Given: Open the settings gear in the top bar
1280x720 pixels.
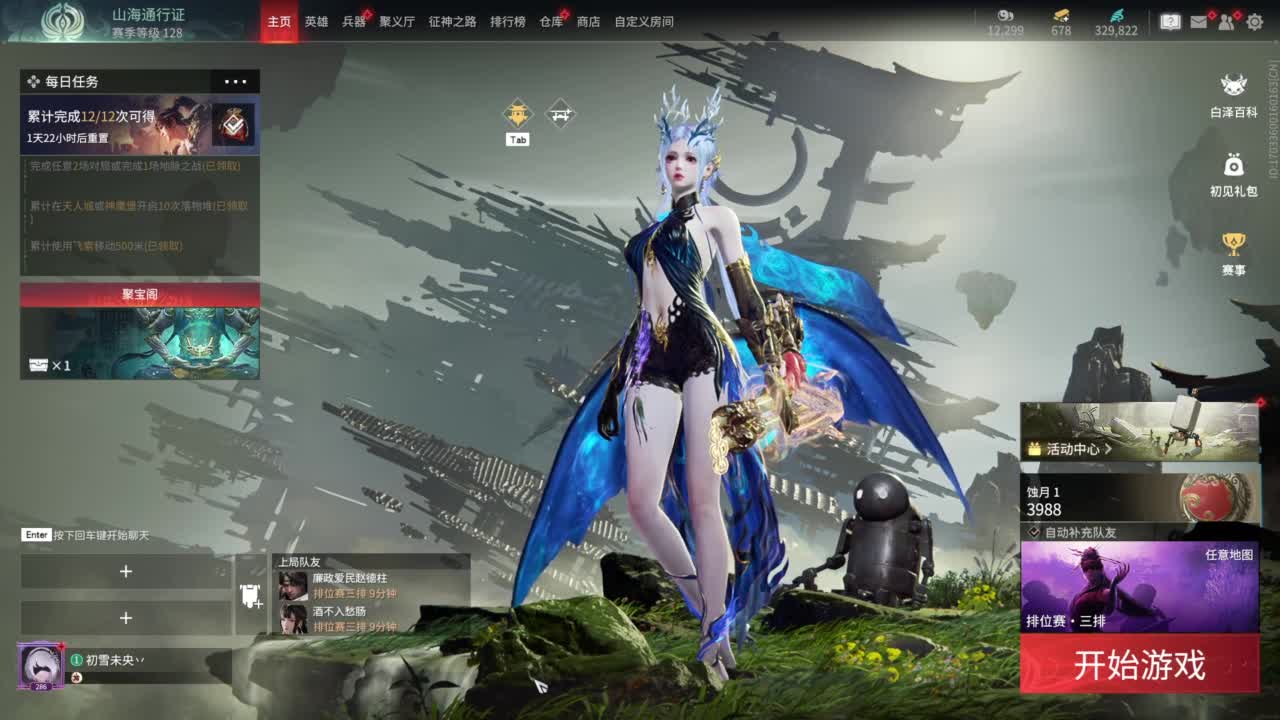Looking at the screenshot, I should [1255, 22].
